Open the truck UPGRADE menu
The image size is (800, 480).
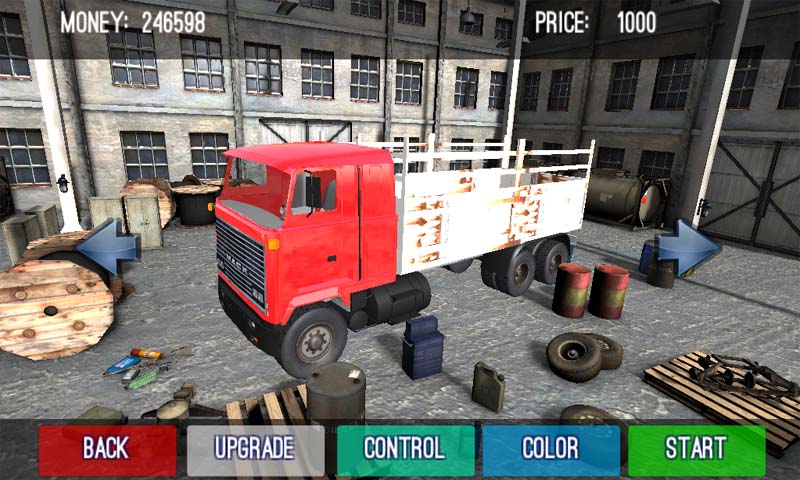[x=255, y=449]
